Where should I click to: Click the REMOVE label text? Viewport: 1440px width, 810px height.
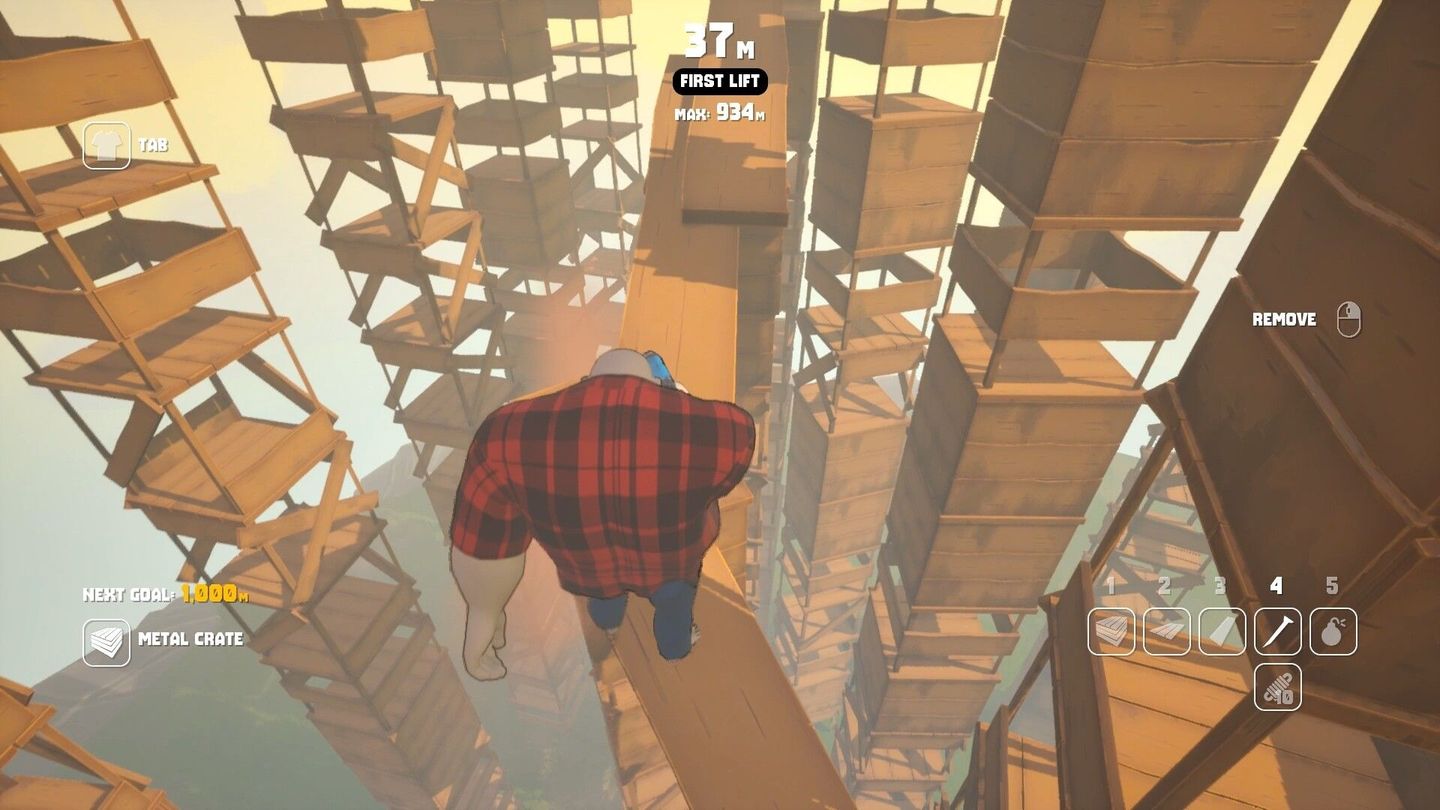coord(1286,319)
